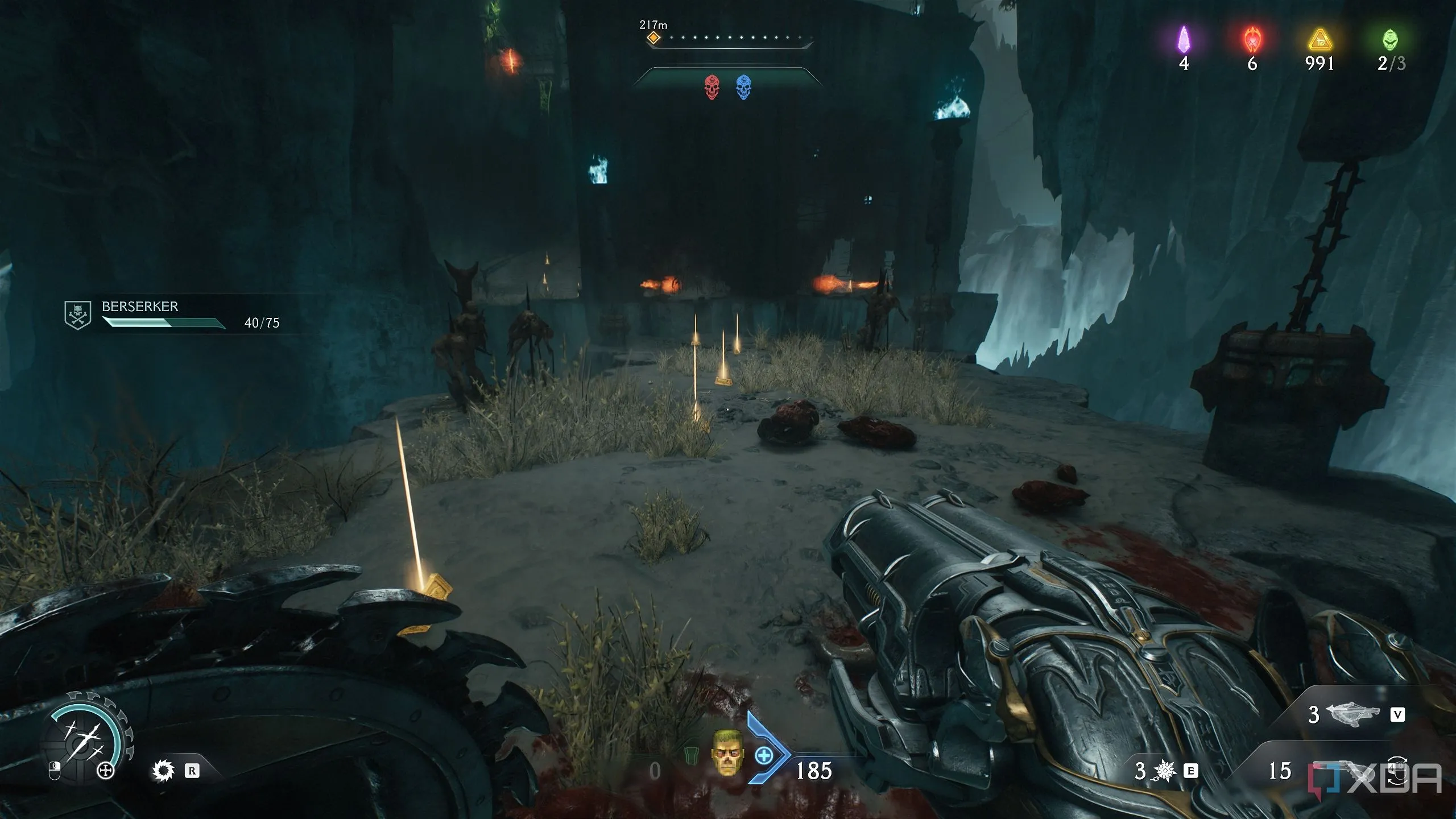Click the green demon head counter icon
Screen dimensions: 1456x819
click(1390, 40)
